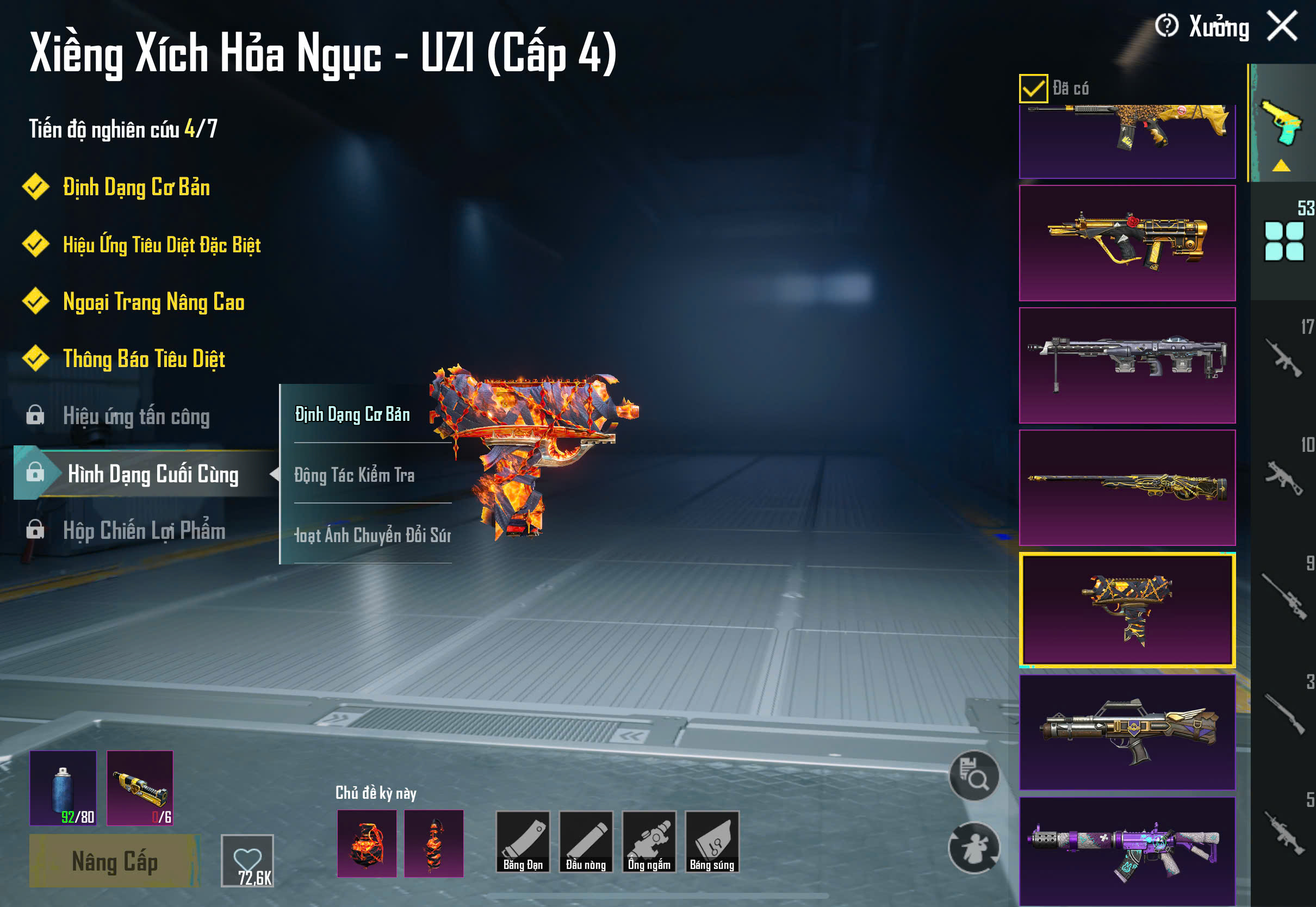This screenshot has width=1316, height=907.
Task: Open the Ống ngắm scope attachment slot
Action: pyautogui.click(x=649, y=842)
